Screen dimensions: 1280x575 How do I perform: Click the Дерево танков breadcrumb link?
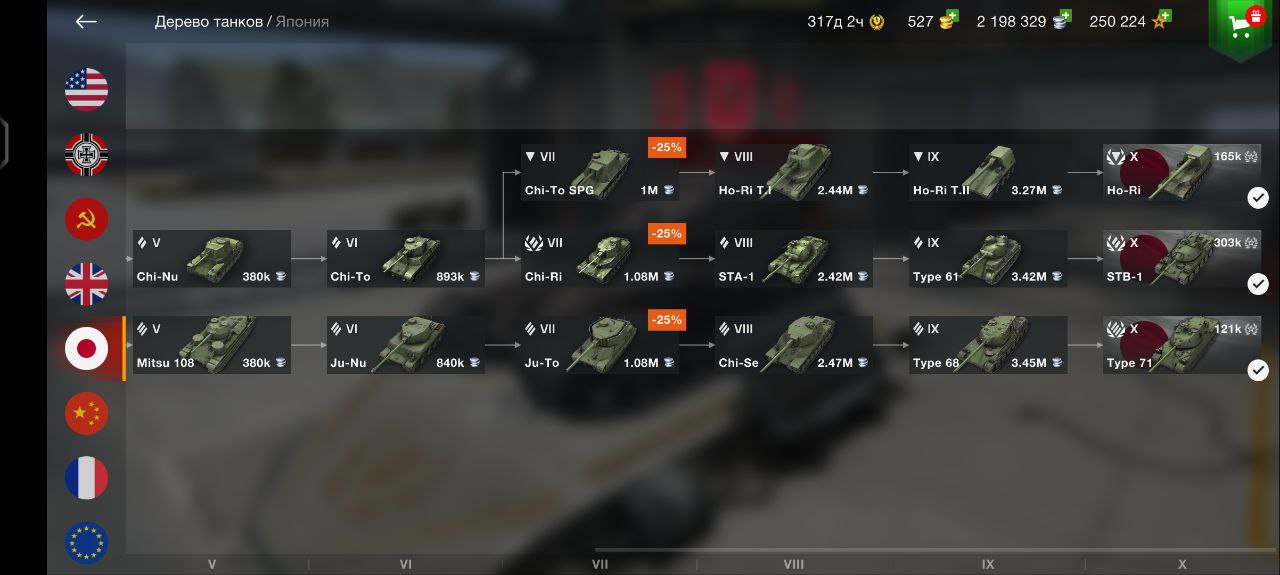pos(208,22)
